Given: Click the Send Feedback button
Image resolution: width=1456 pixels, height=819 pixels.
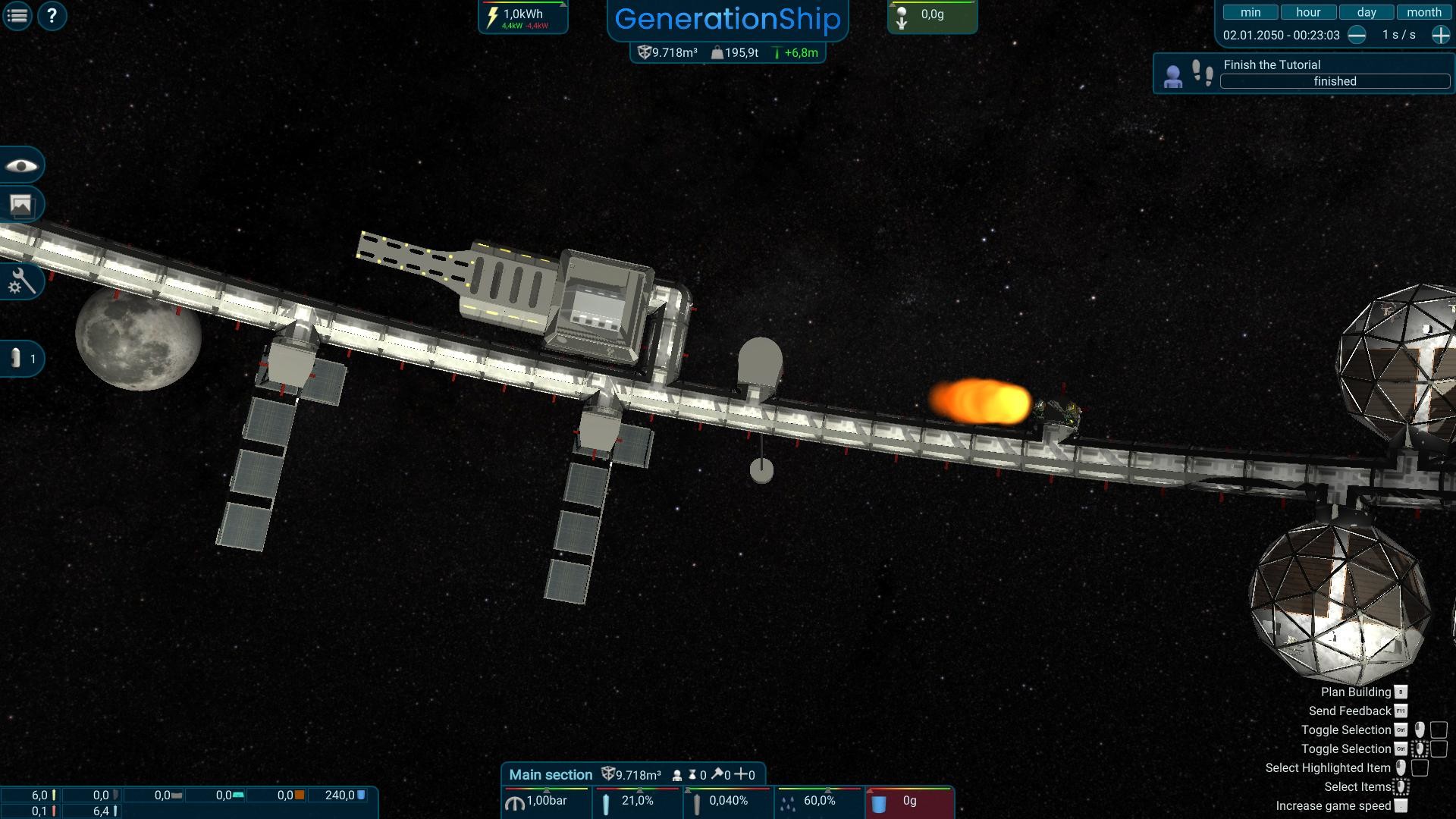Looking at the screenshot, I should pos(1352,711).
